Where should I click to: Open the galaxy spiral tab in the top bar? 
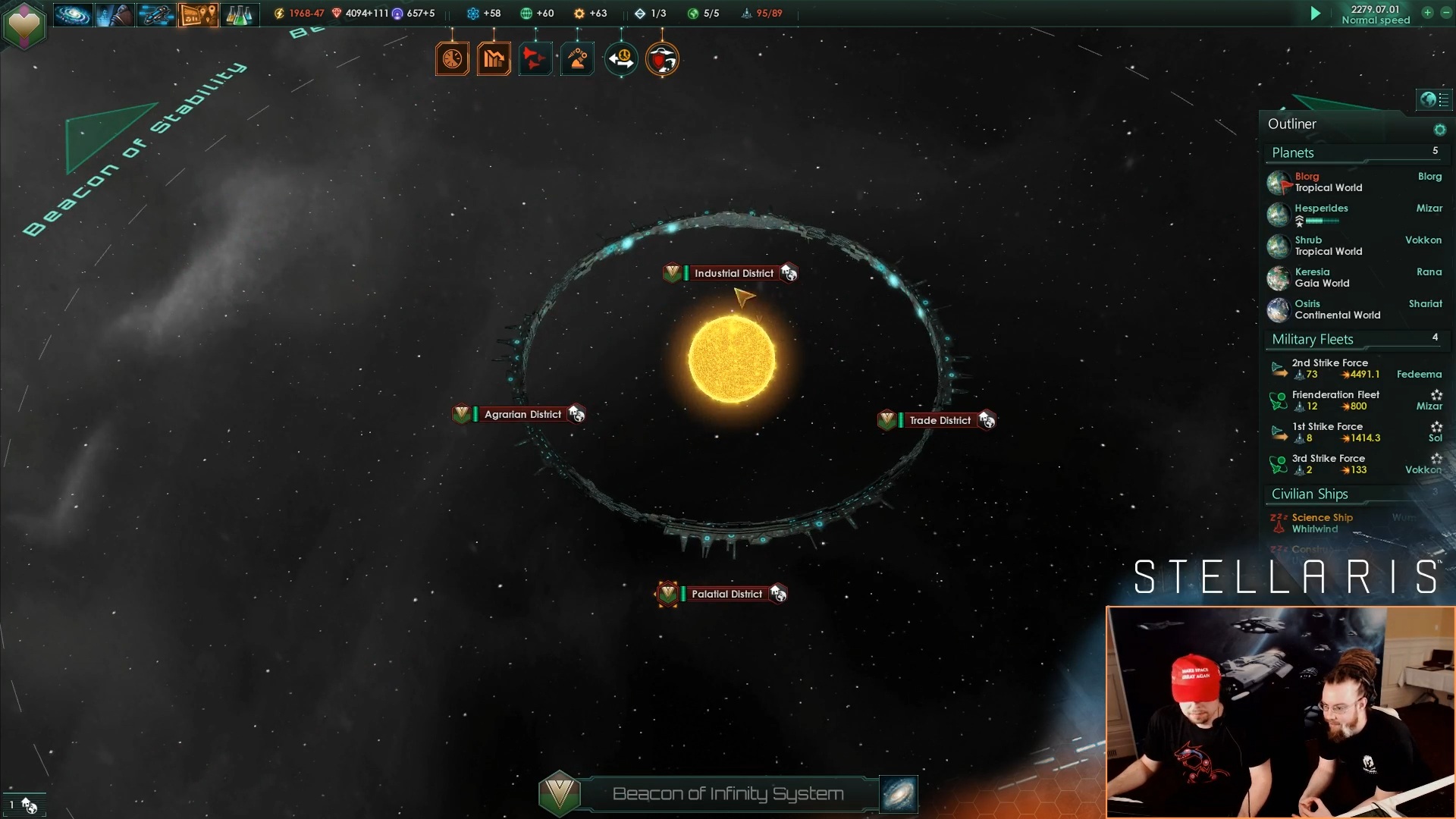click(73, 14)
